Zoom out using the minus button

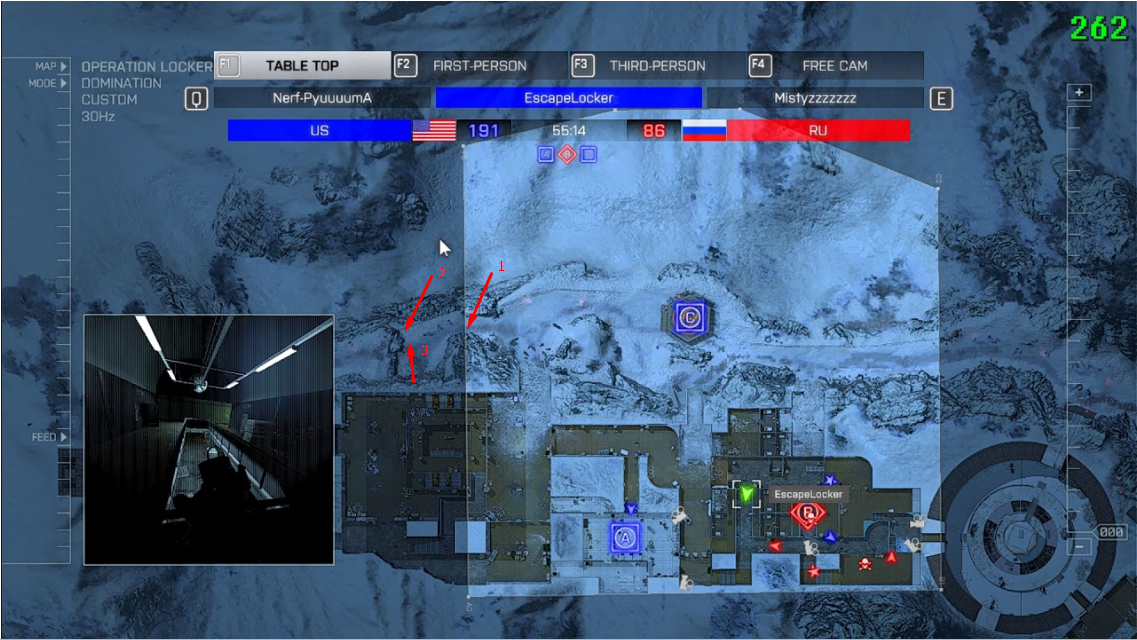click(1080, 547)
